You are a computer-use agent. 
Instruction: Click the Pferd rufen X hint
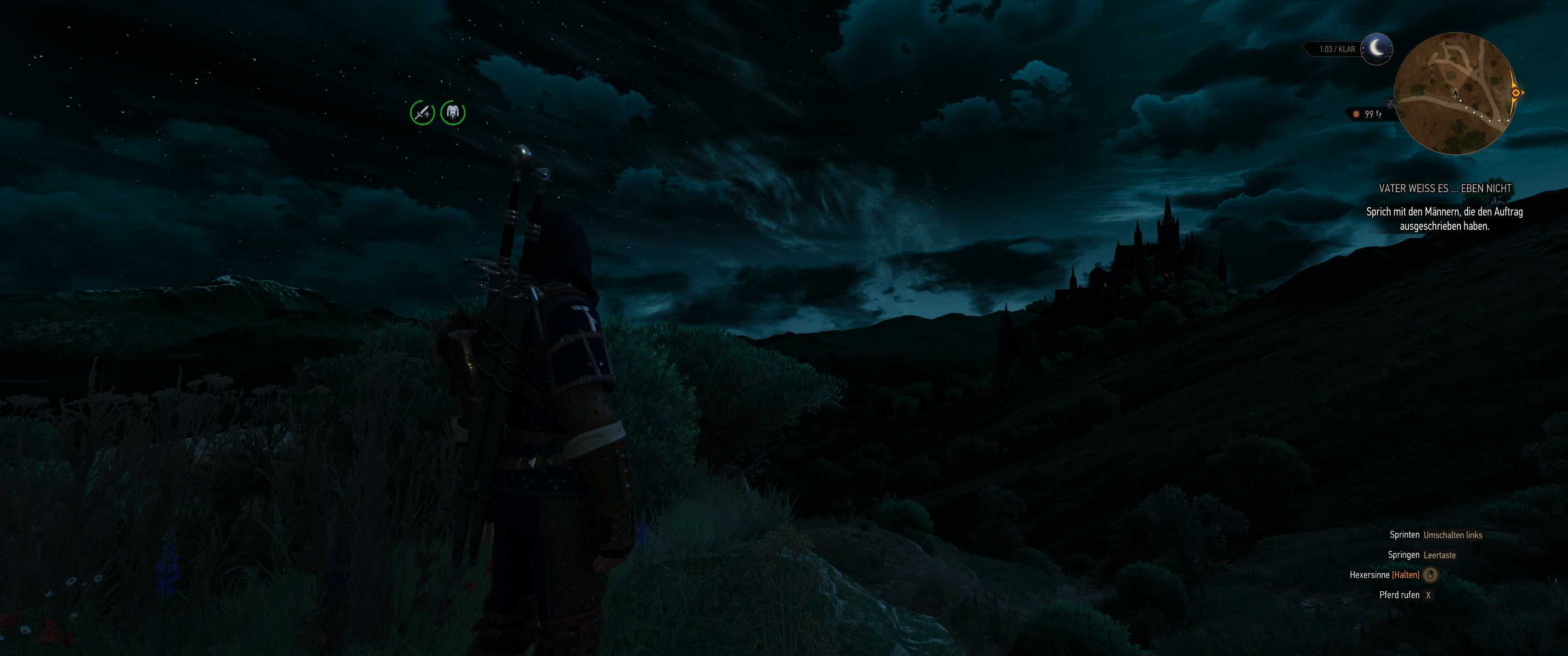1414,595
